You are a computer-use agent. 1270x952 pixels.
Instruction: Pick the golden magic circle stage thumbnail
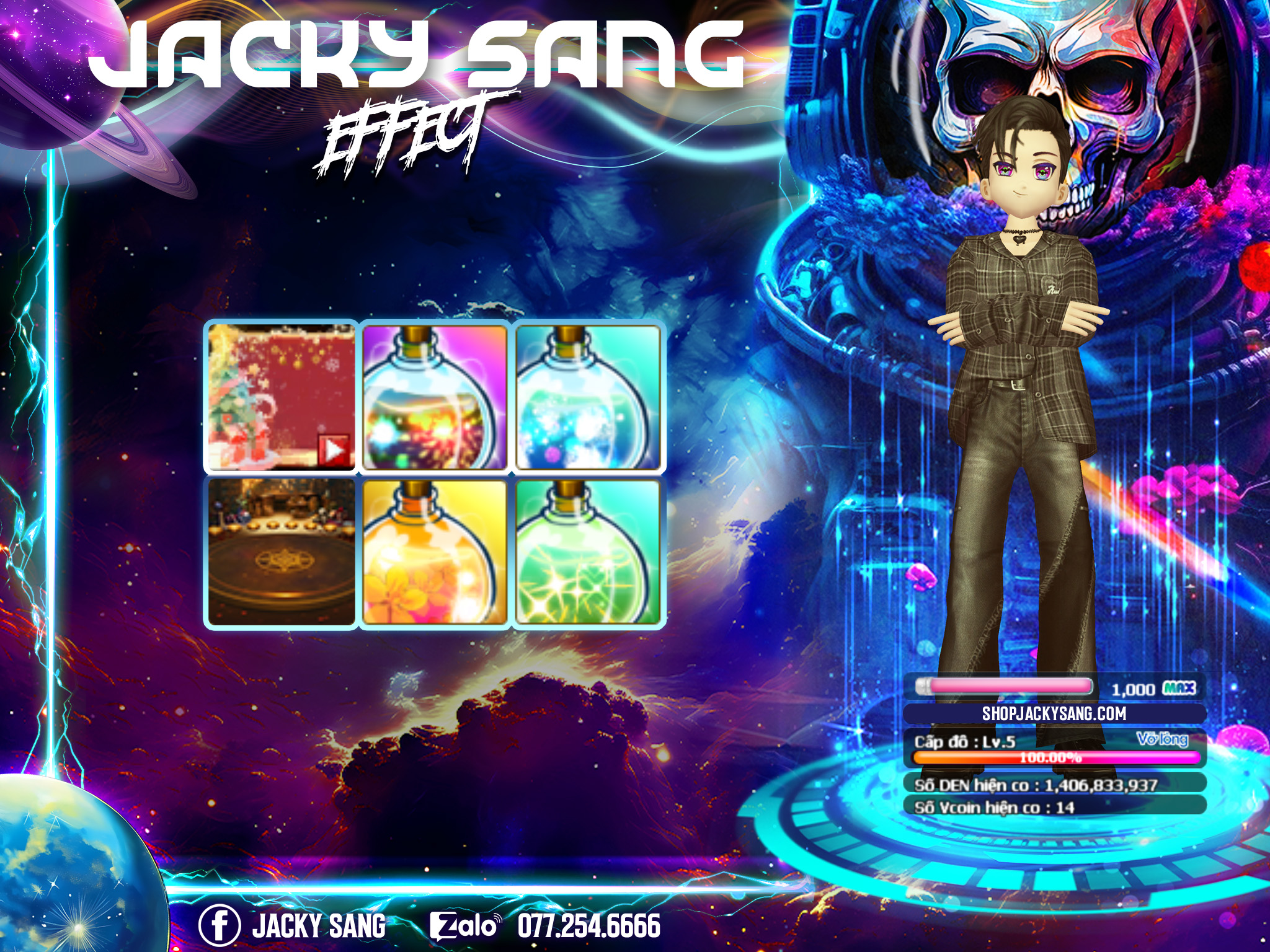pos(282,552)
